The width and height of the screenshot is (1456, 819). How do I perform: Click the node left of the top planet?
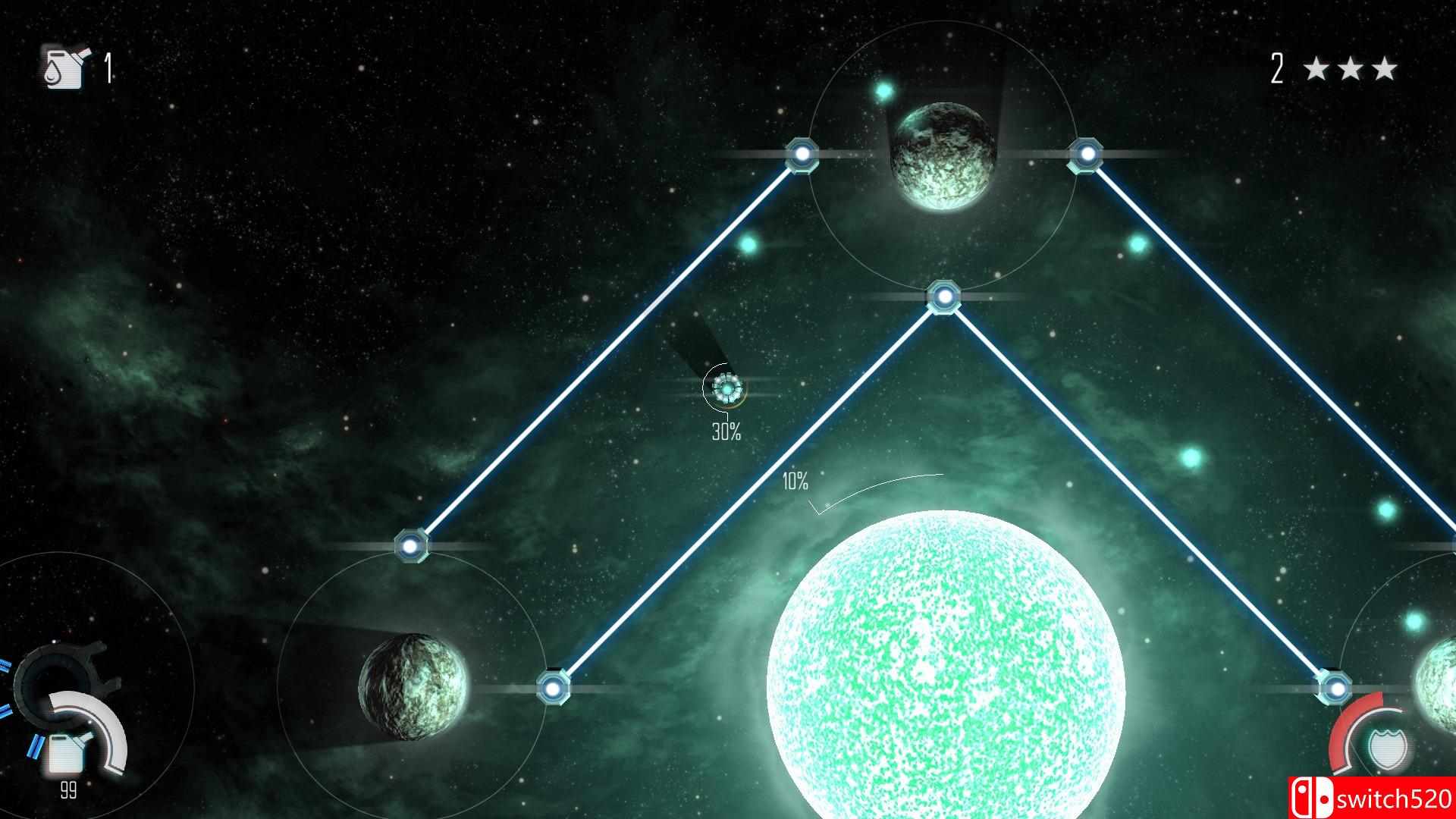point(802,155)
